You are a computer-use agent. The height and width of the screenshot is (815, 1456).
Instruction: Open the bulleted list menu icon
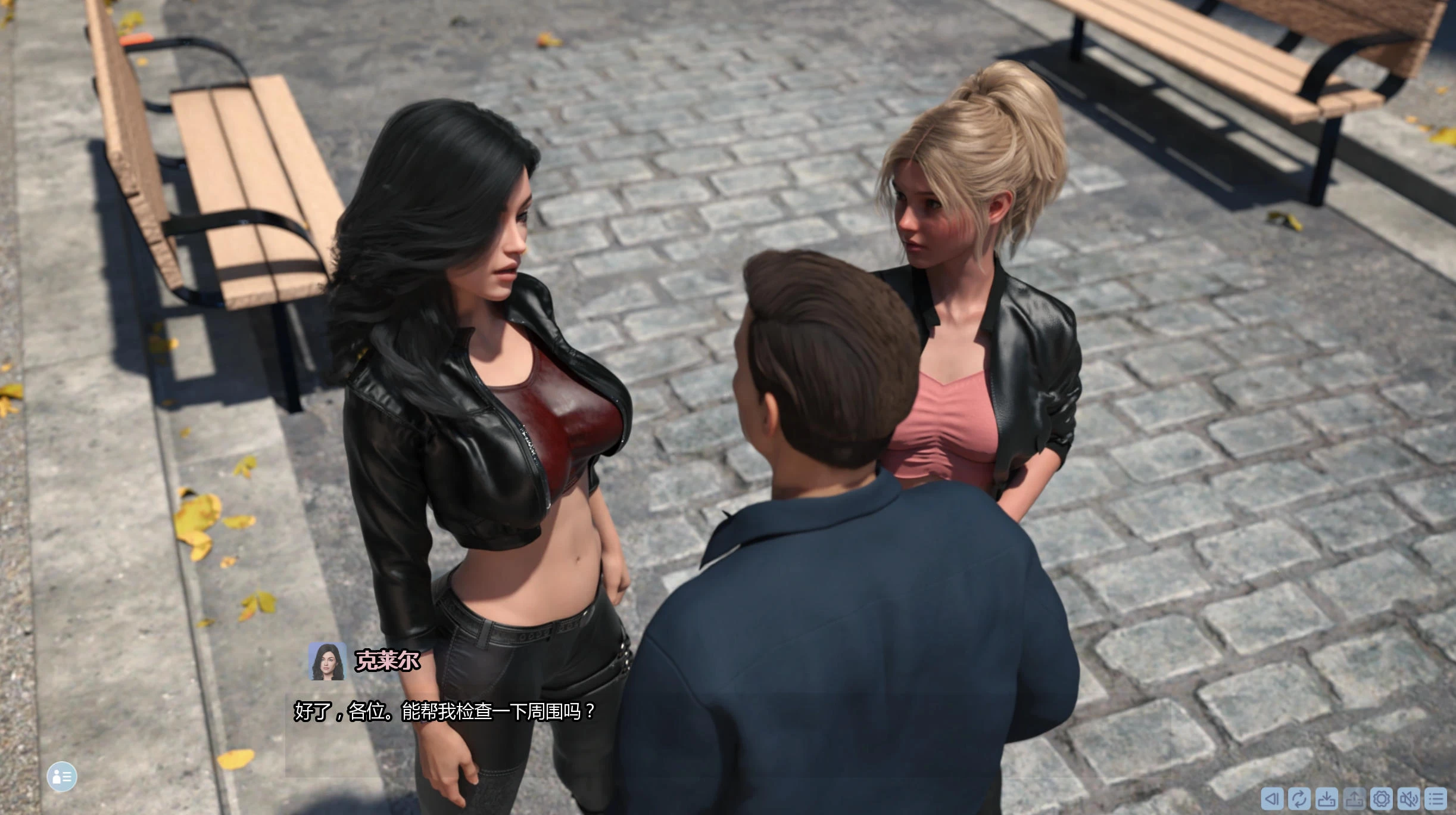(1436, 798)
